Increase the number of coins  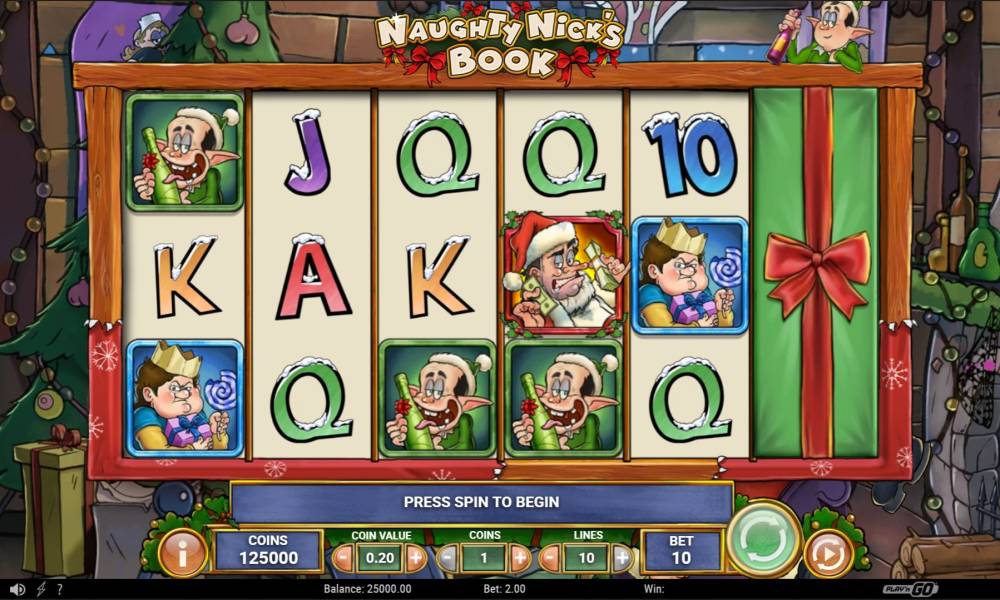pos(520,557)
